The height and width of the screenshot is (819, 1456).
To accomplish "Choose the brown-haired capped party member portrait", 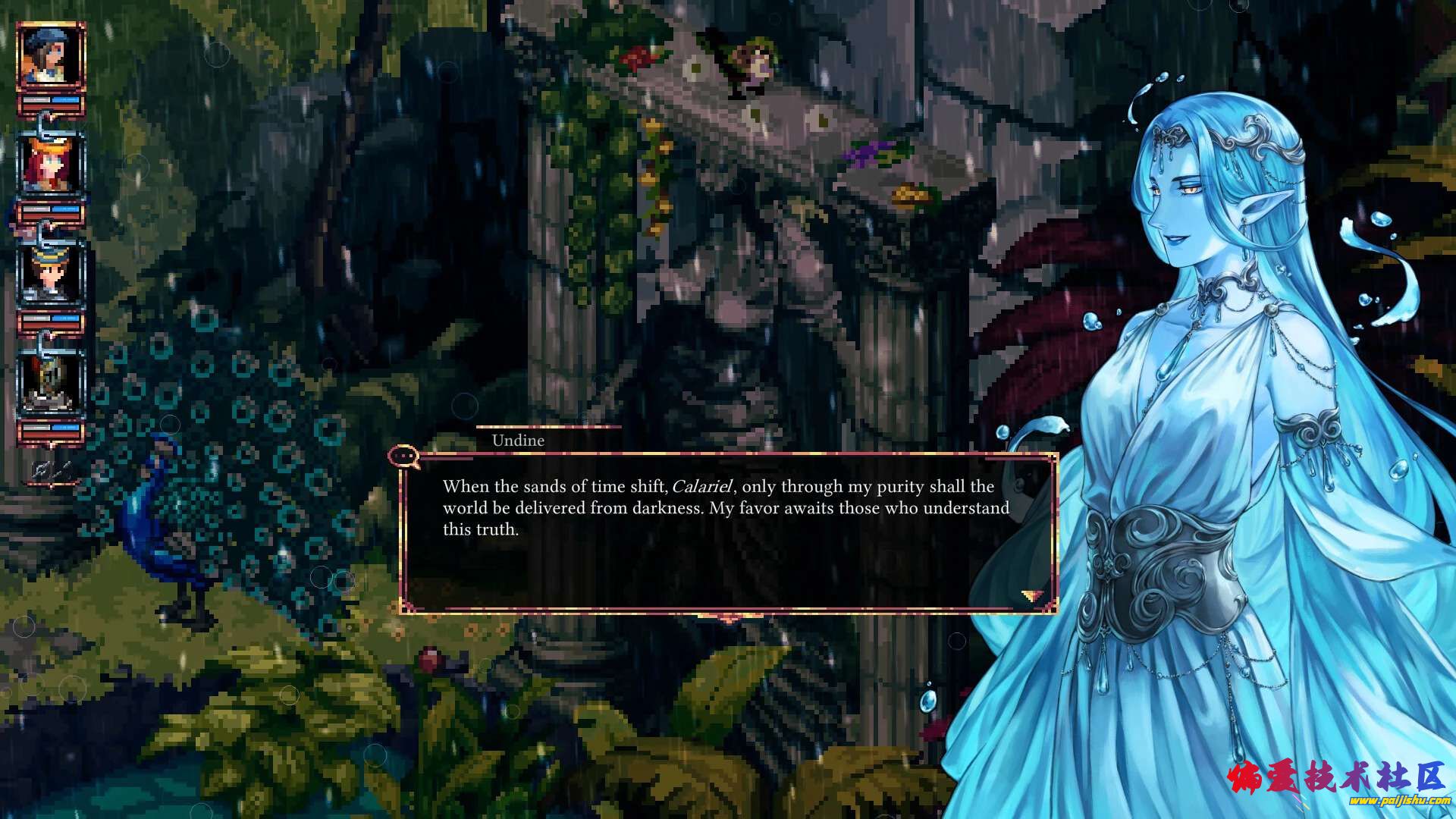I will point(50,275).
